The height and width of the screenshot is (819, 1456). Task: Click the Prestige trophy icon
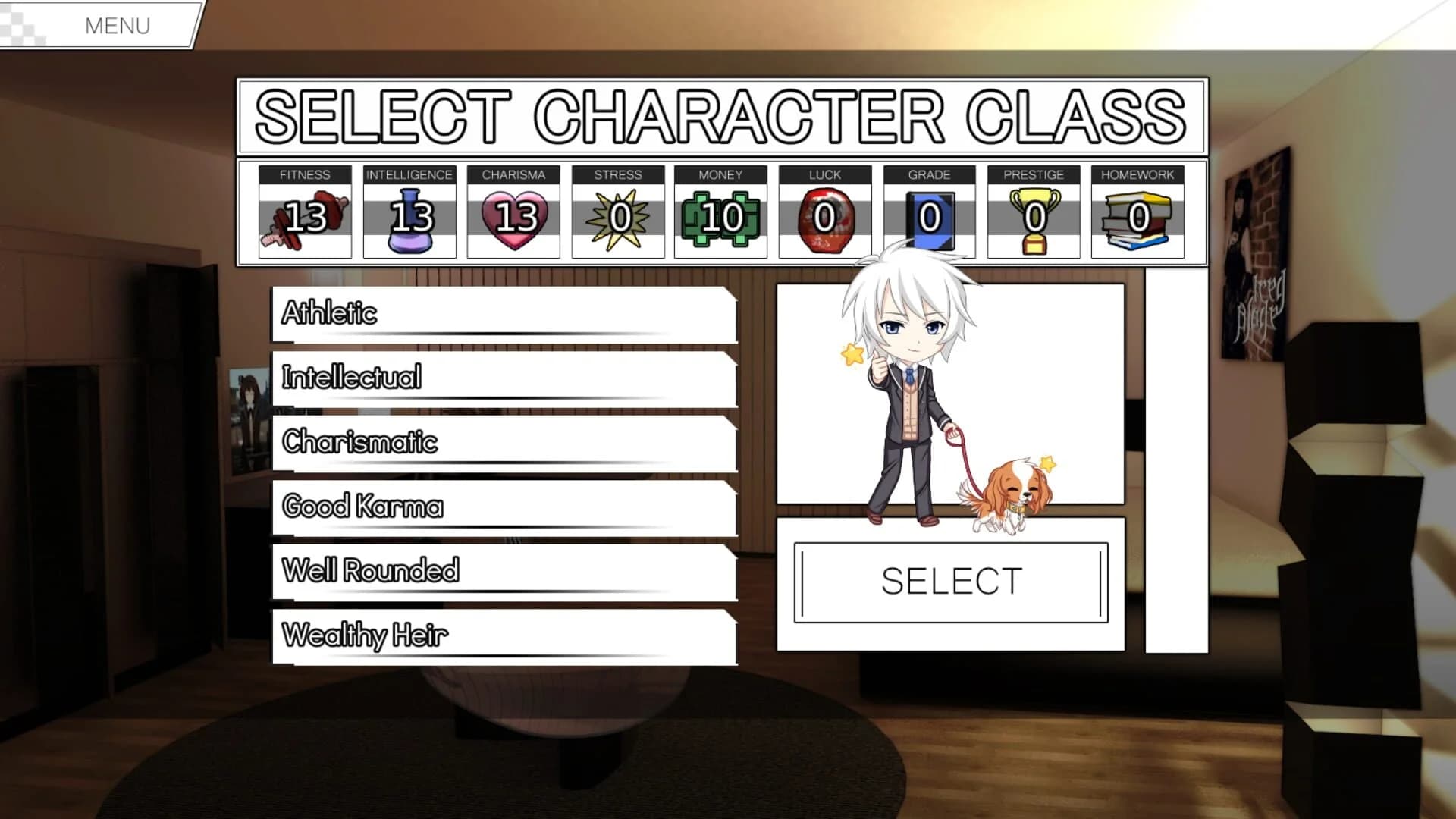[1035, 220]
